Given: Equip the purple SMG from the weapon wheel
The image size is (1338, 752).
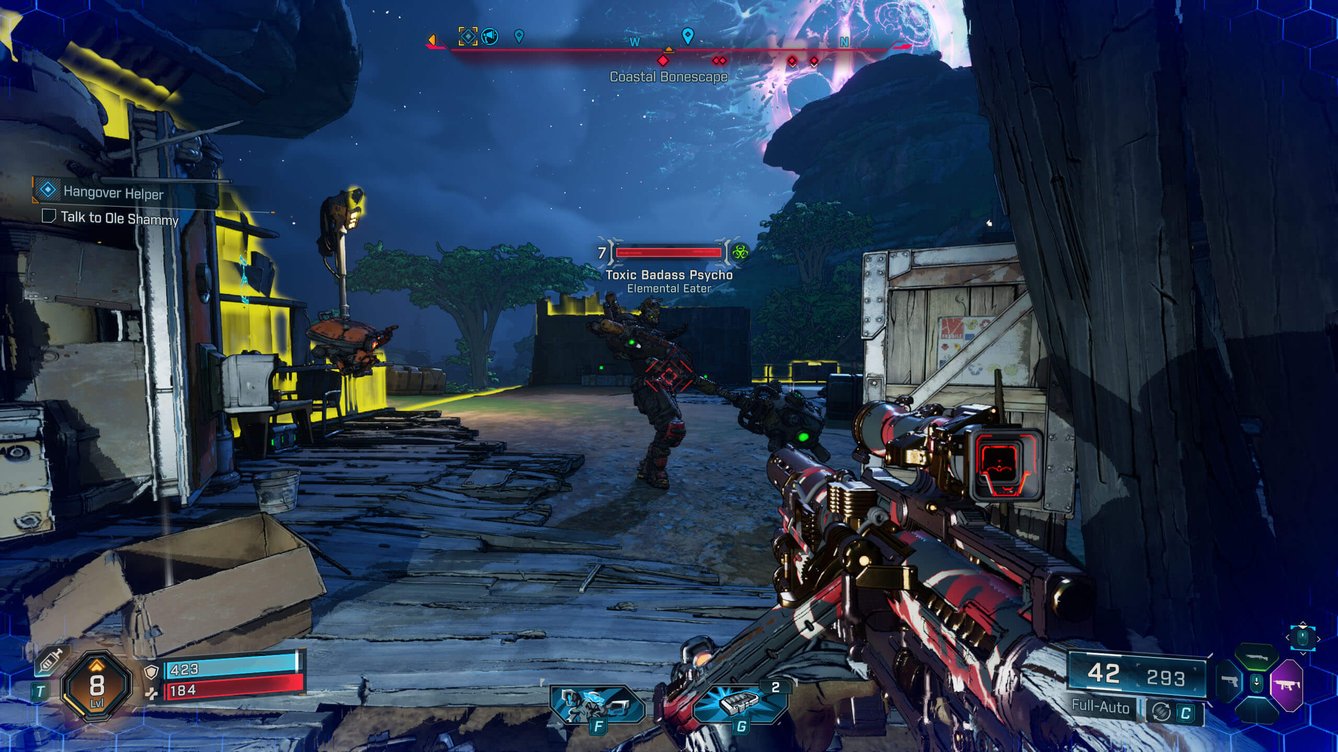Looking at the screenshot, I should click(1287, 684).
